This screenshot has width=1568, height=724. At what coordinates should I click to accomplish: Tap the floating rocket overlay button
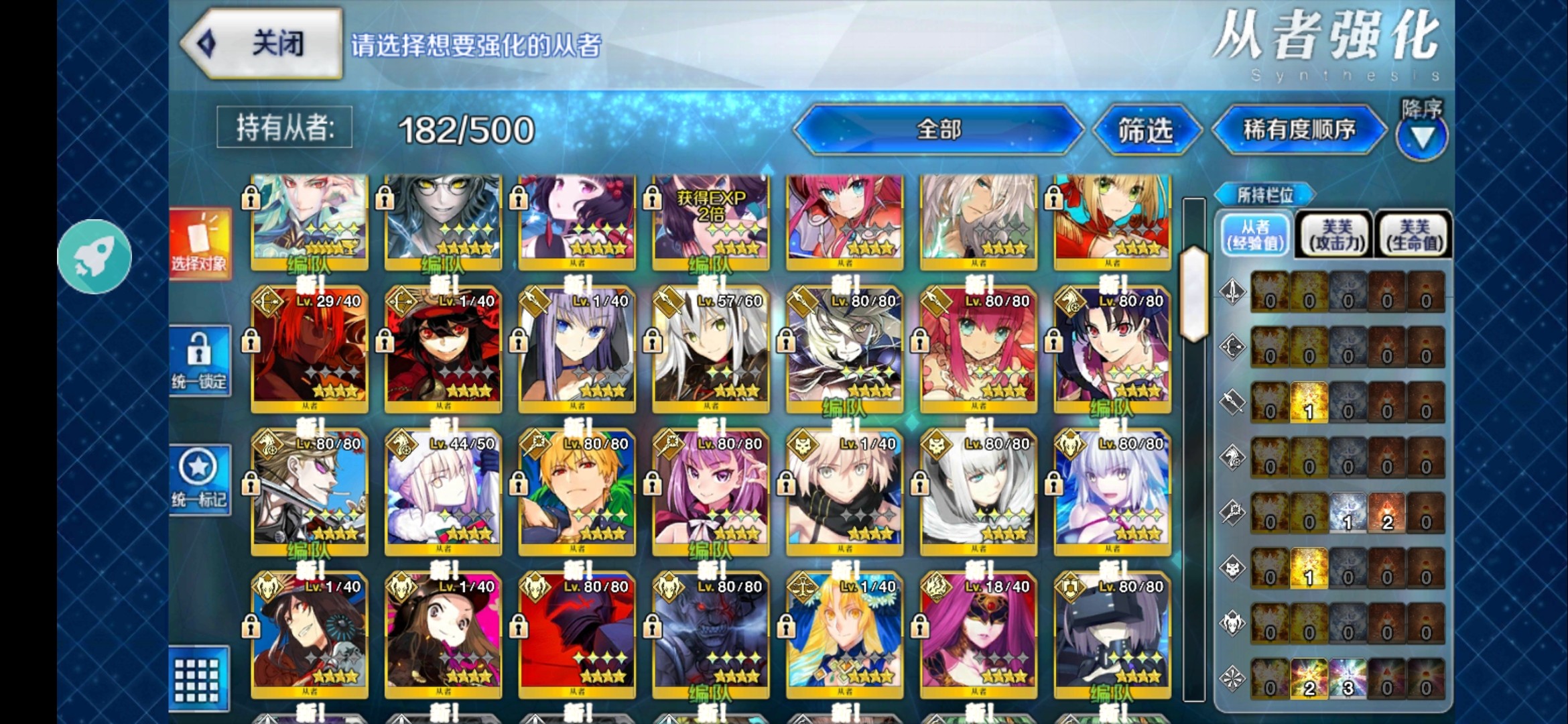tap(94, 256)
